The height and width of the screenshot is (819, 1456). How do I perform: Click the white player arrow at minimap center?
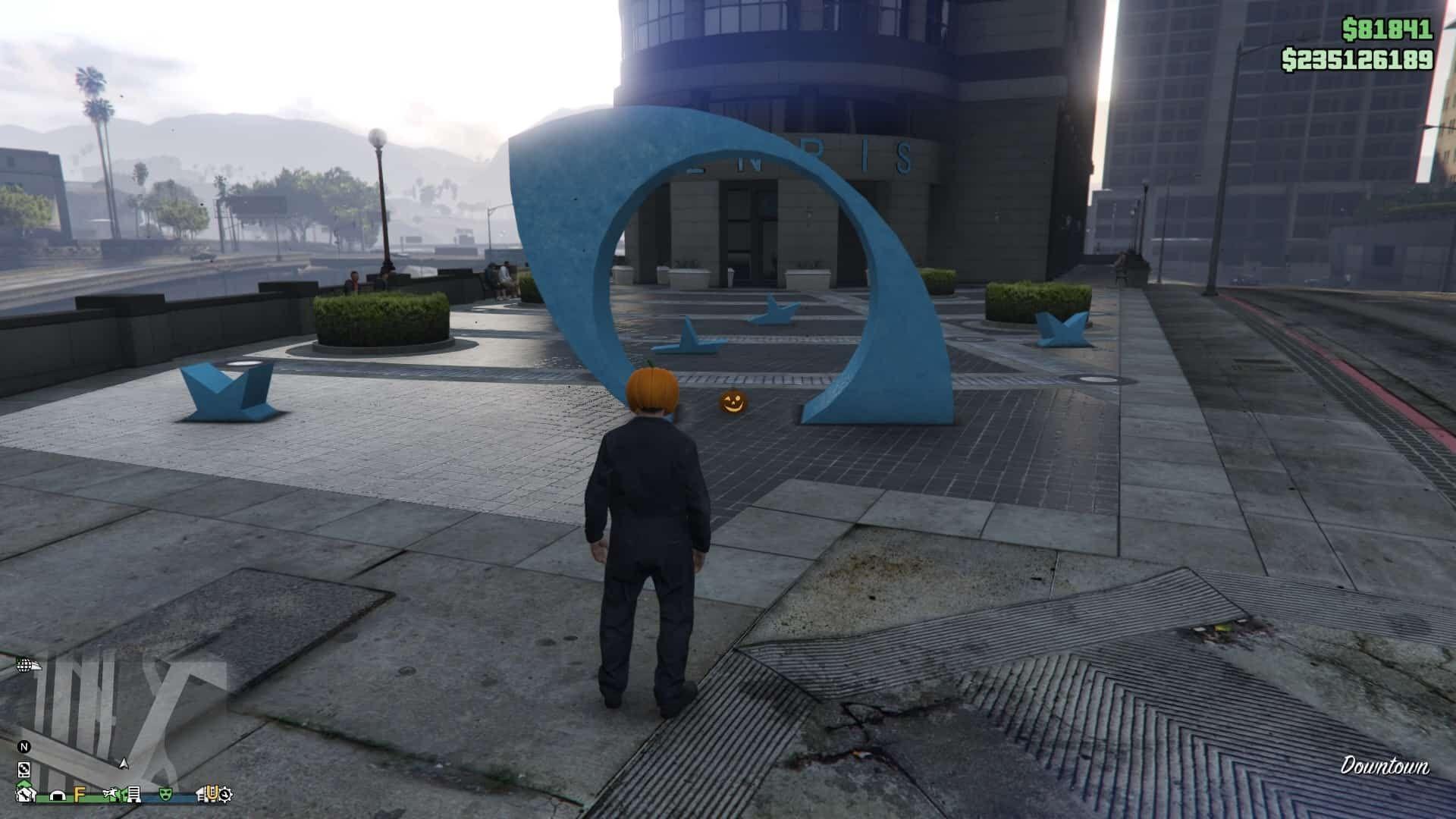(x=124, y=764)
